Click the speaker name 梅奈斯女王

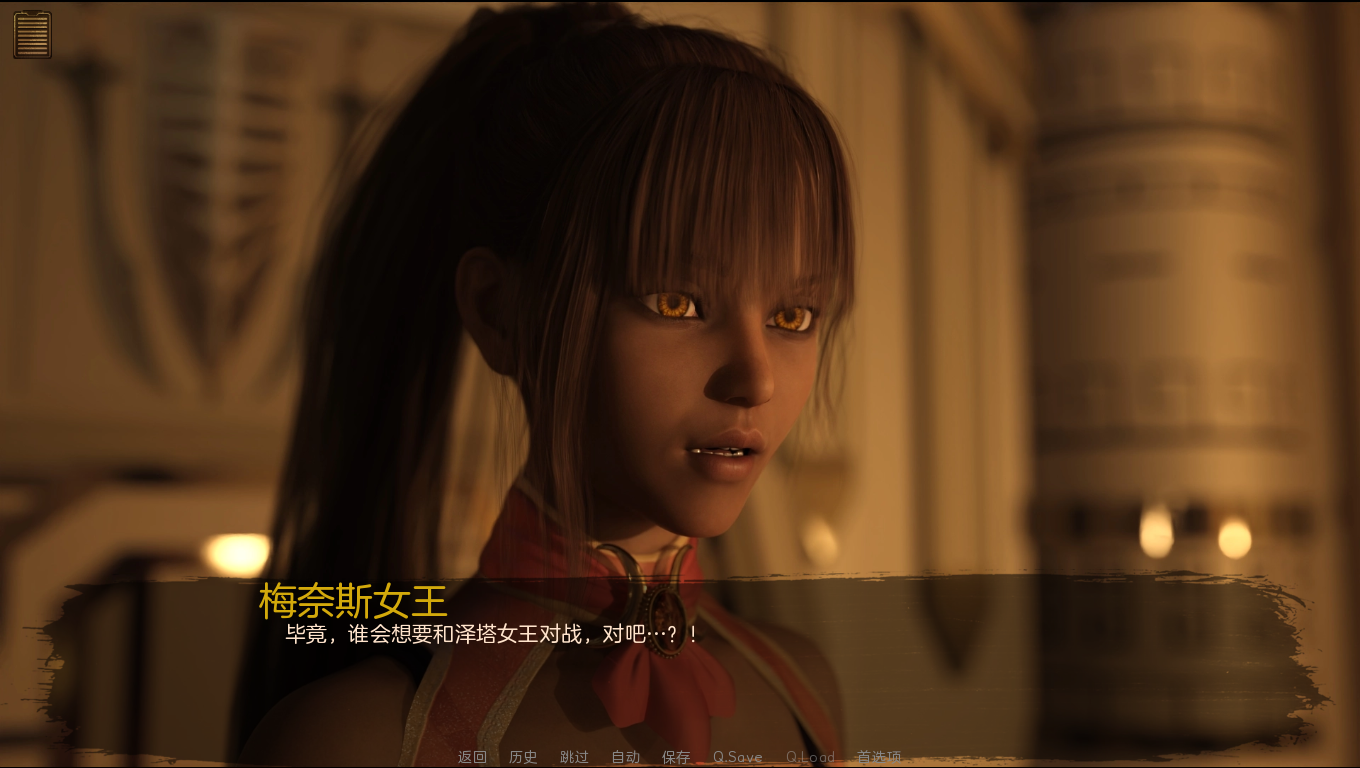pyautogui.click(x=352, y=601)
